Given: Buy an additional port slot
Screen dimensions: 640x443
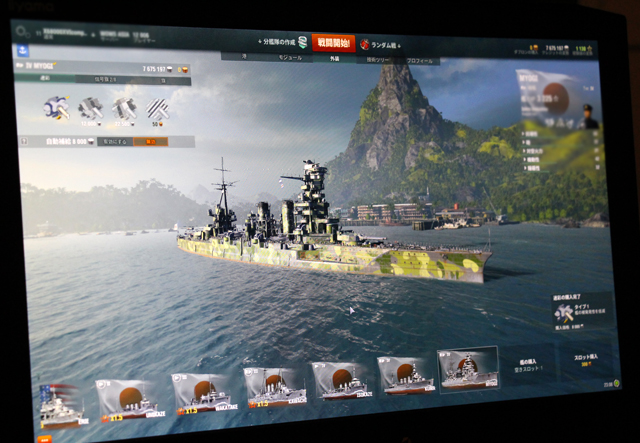Looking at the screenshot, I should click(x=586, y=359).
